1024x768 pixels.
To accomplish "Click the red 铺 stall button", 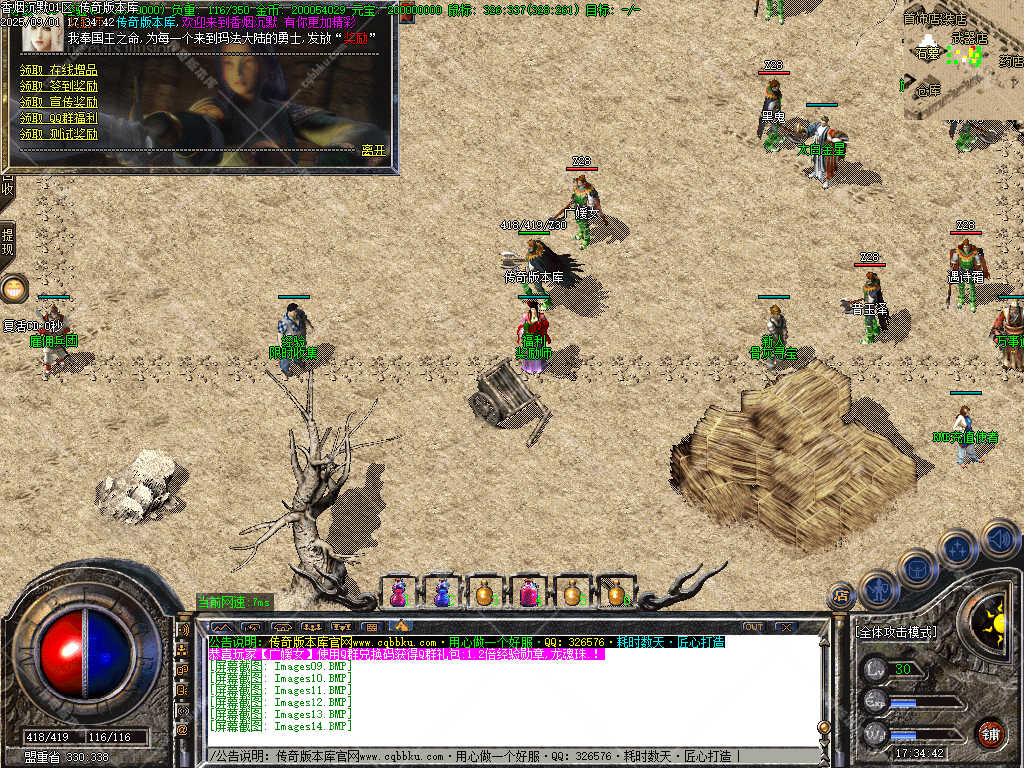I will tap(990, 733).
